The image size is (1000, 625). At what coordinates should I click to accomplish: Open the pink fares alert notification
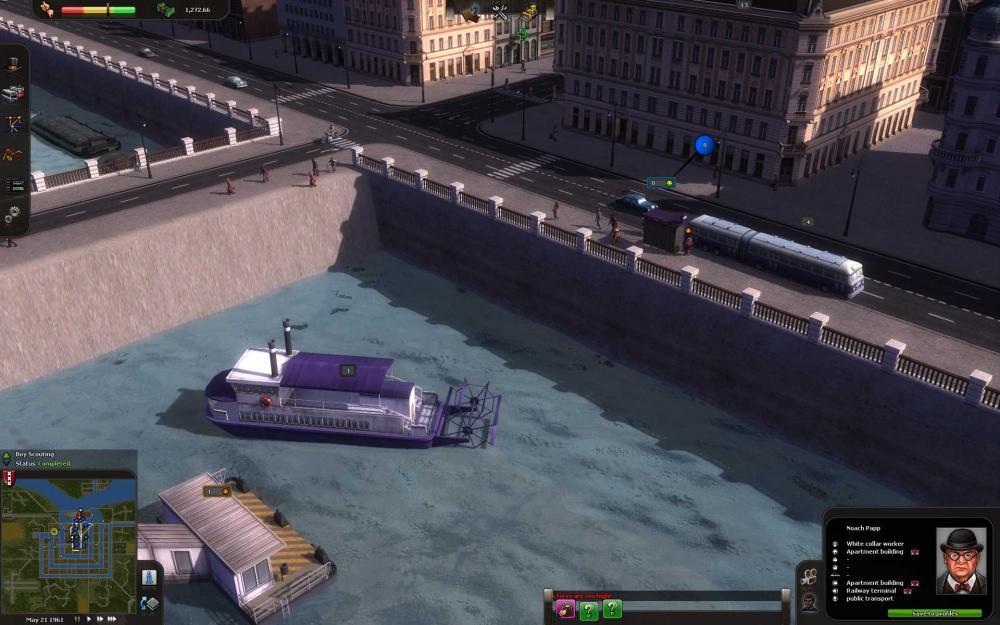pyautogui.click(x=565, y=609)
